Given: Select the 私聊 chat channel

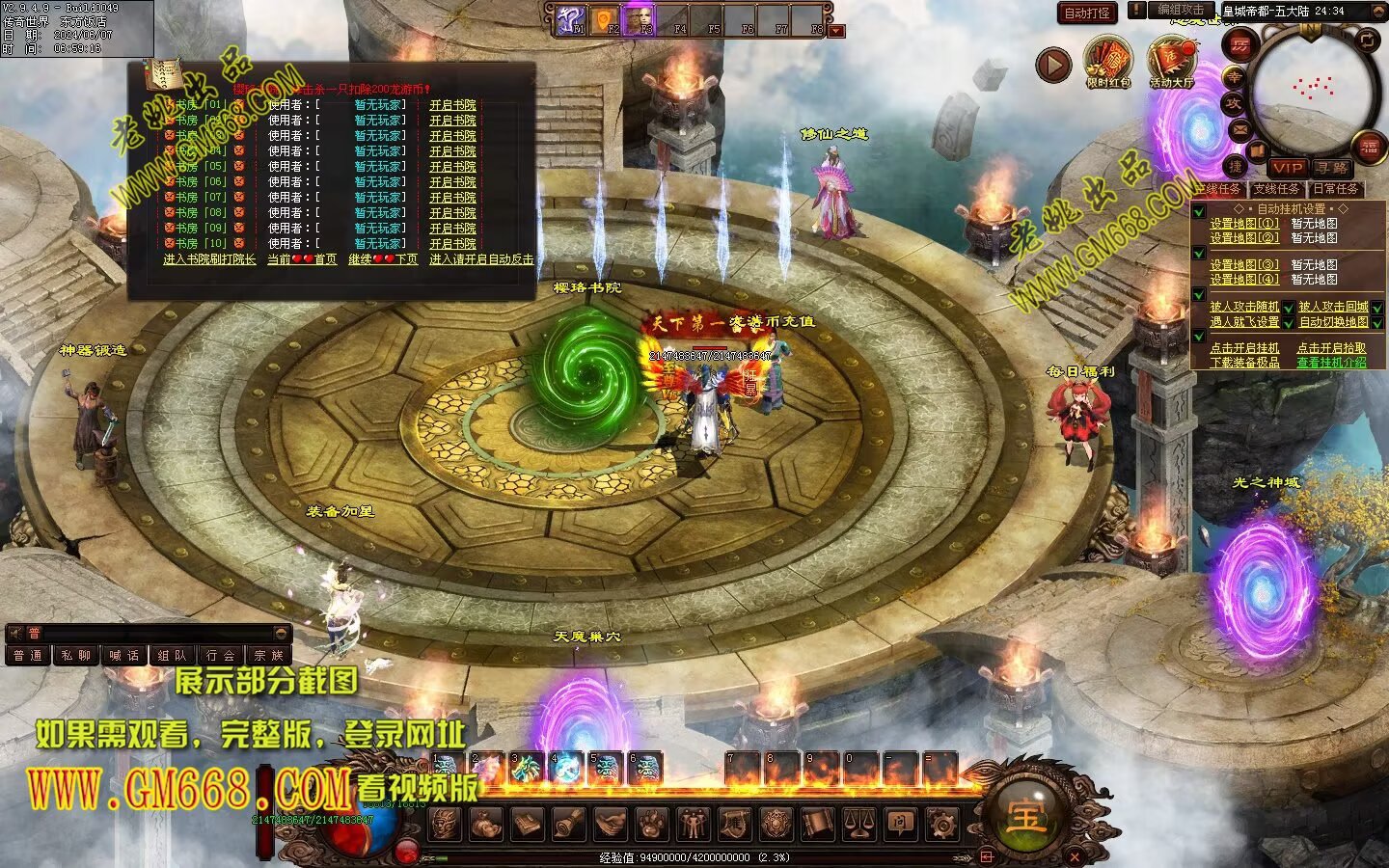Looking at the screenshot, I should pyautogui.click(x=75, y=656).
